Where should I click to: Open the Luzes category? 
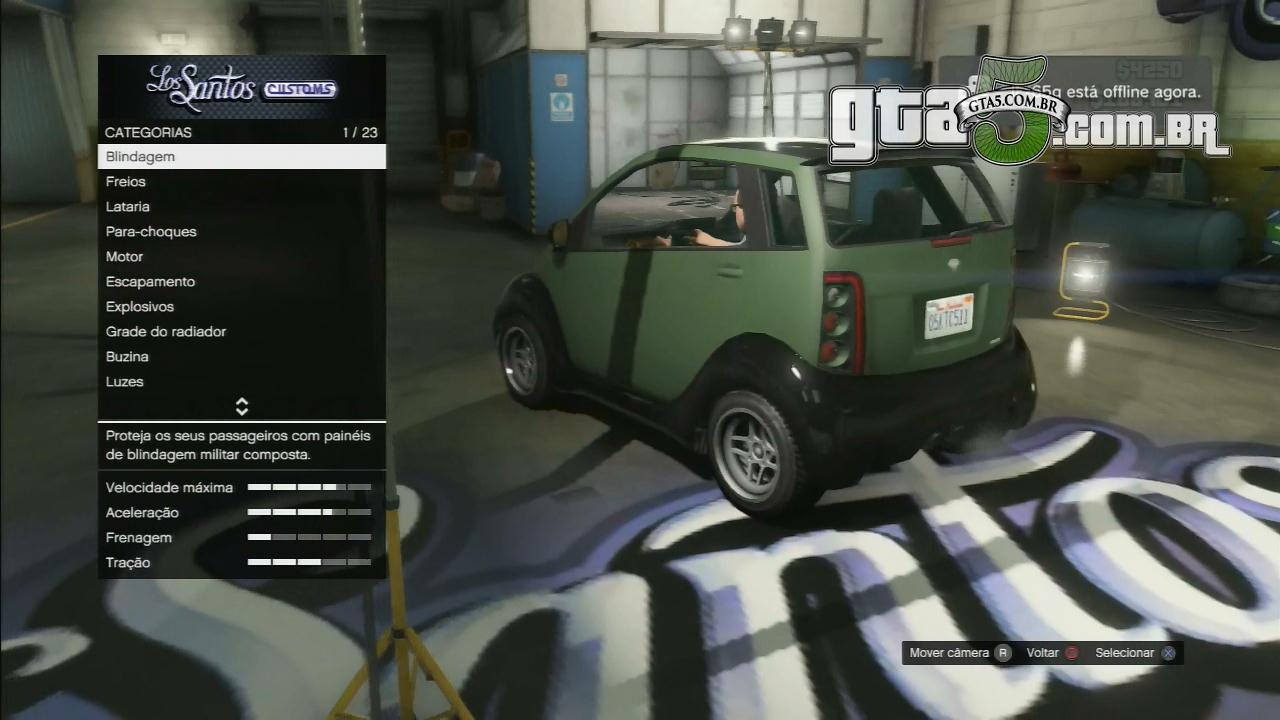tap(241, 382)
